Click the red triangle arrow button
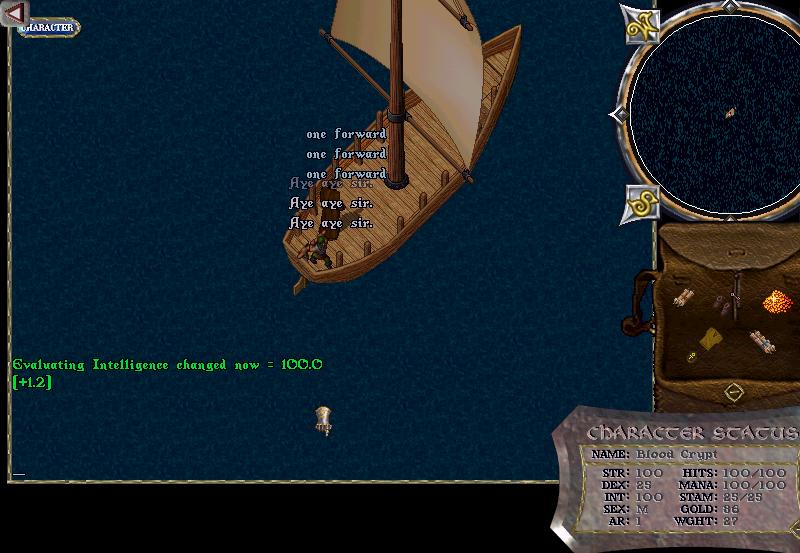This screenshot has width=800, height=553. [15, 13]
